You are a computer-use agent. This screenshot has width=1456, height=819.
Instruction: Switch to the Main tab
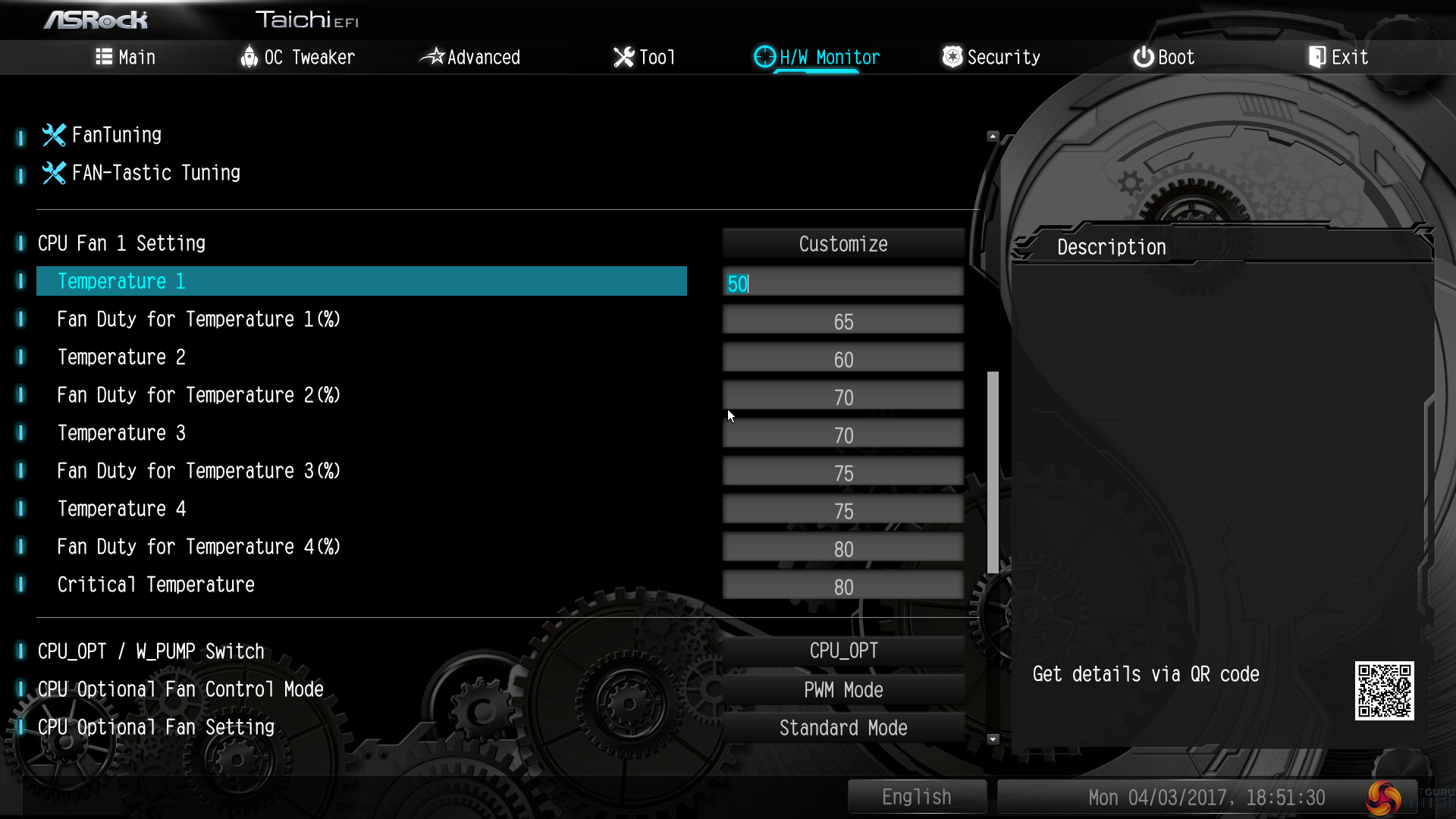click(x=126, y=57)
